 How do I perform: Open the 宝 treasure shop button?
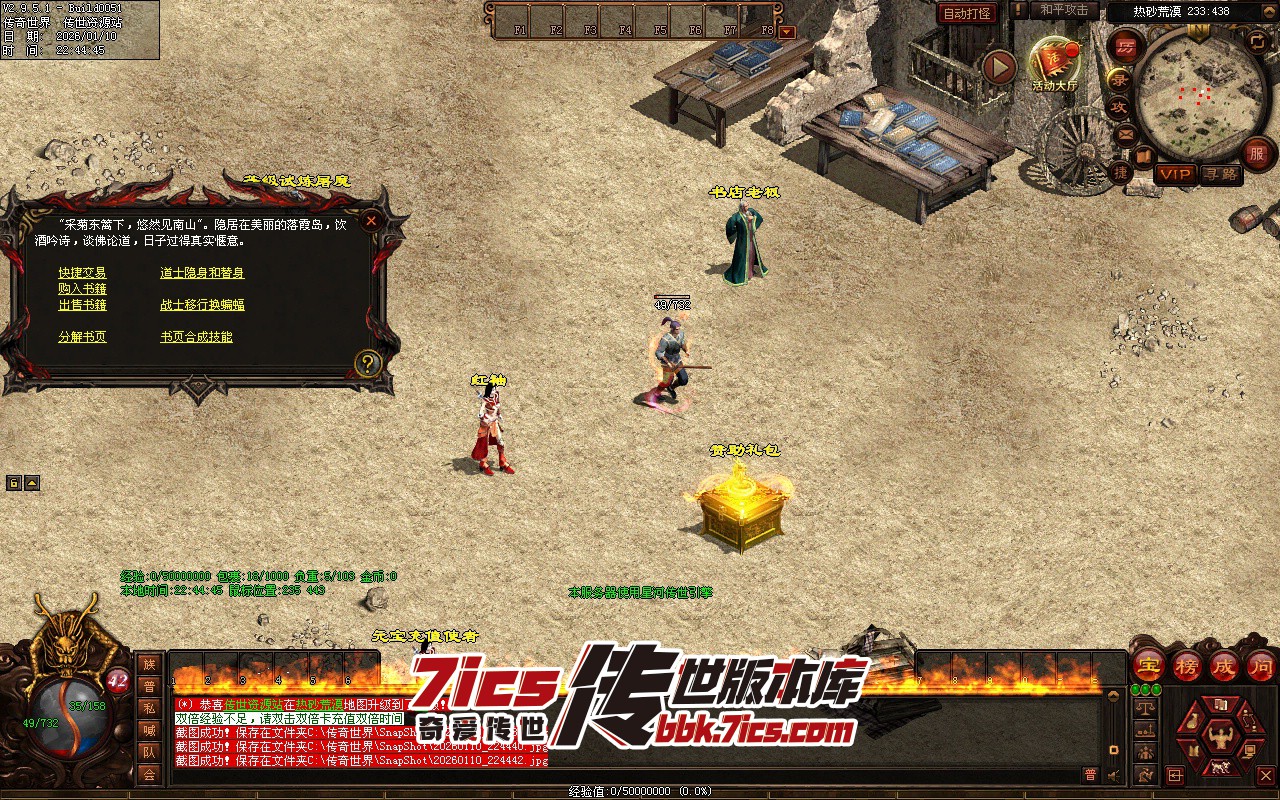pyautogui.click(x=1148, y=664)
